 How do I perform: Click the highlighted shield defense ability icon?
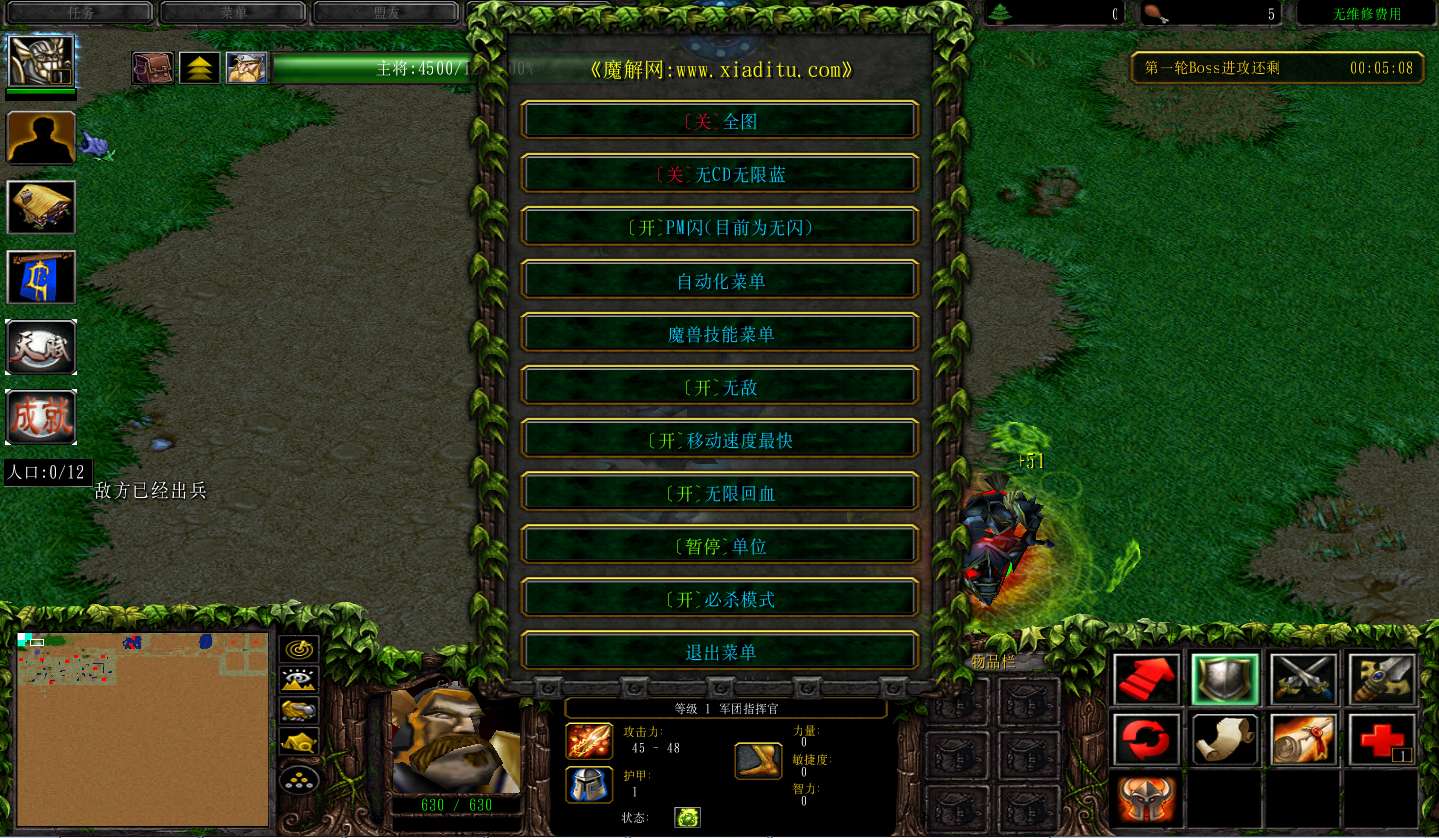[x=1224, y=677]
